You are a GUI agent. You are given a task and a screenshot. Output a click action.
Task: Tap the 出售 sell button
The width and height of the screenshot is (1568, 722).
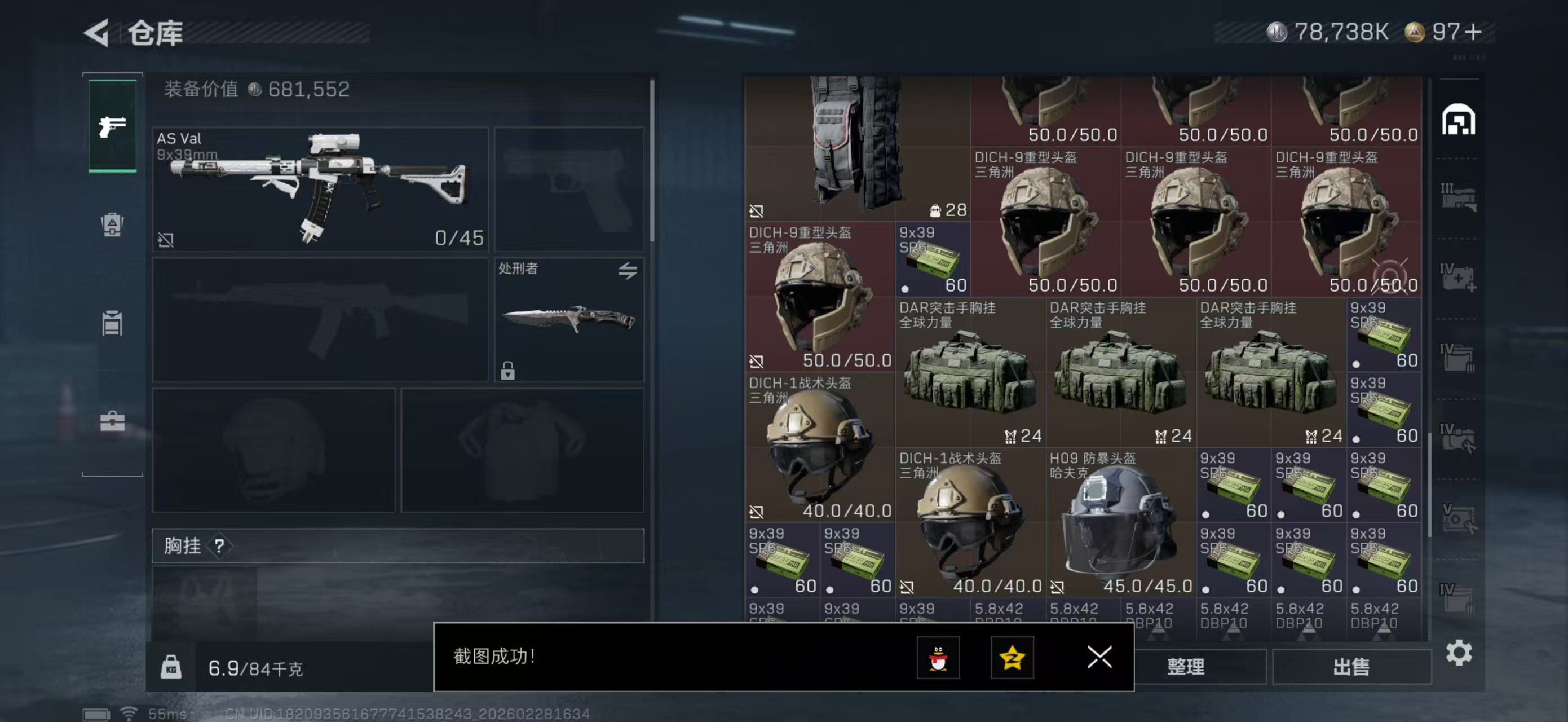pos(1351,667)
